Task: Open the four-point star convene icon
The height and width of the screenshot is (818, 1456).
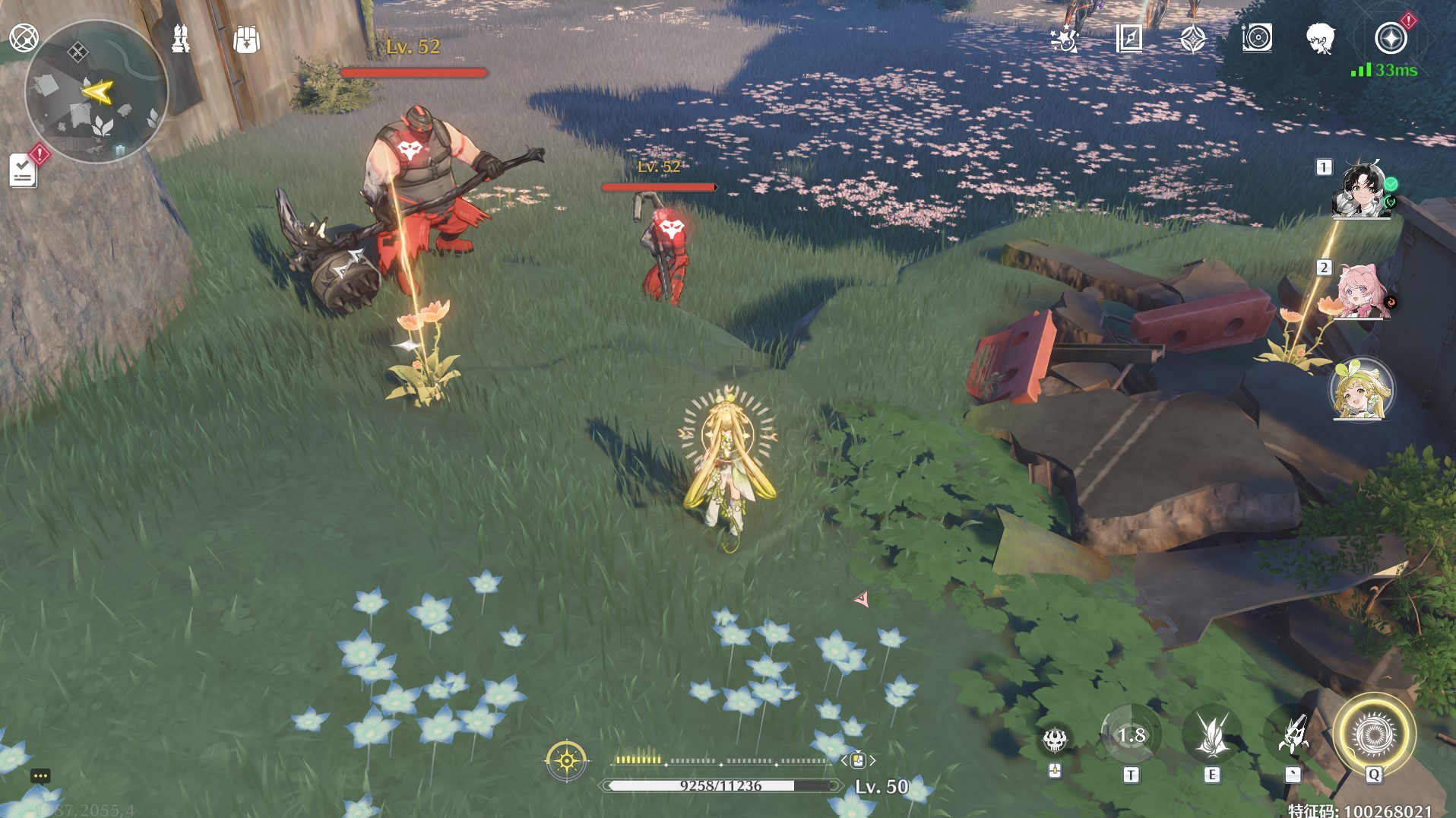Action: coord(1193,38)
